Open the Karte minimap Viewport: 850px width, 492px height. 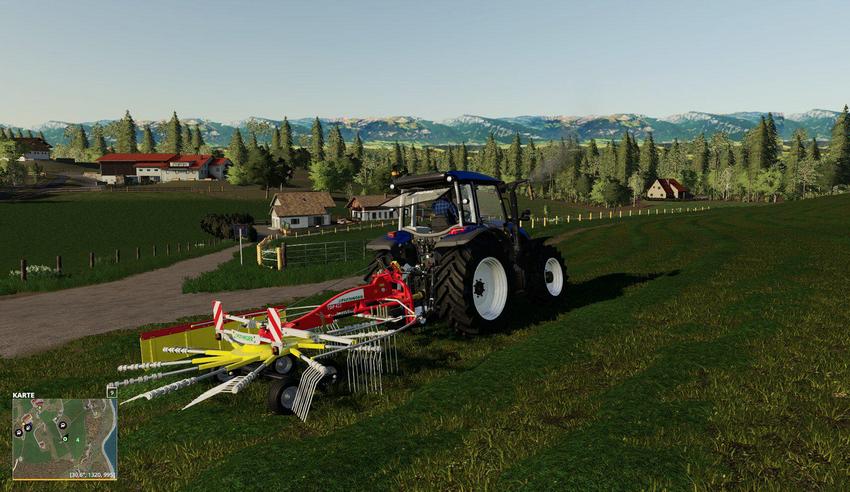click(64, 436)
